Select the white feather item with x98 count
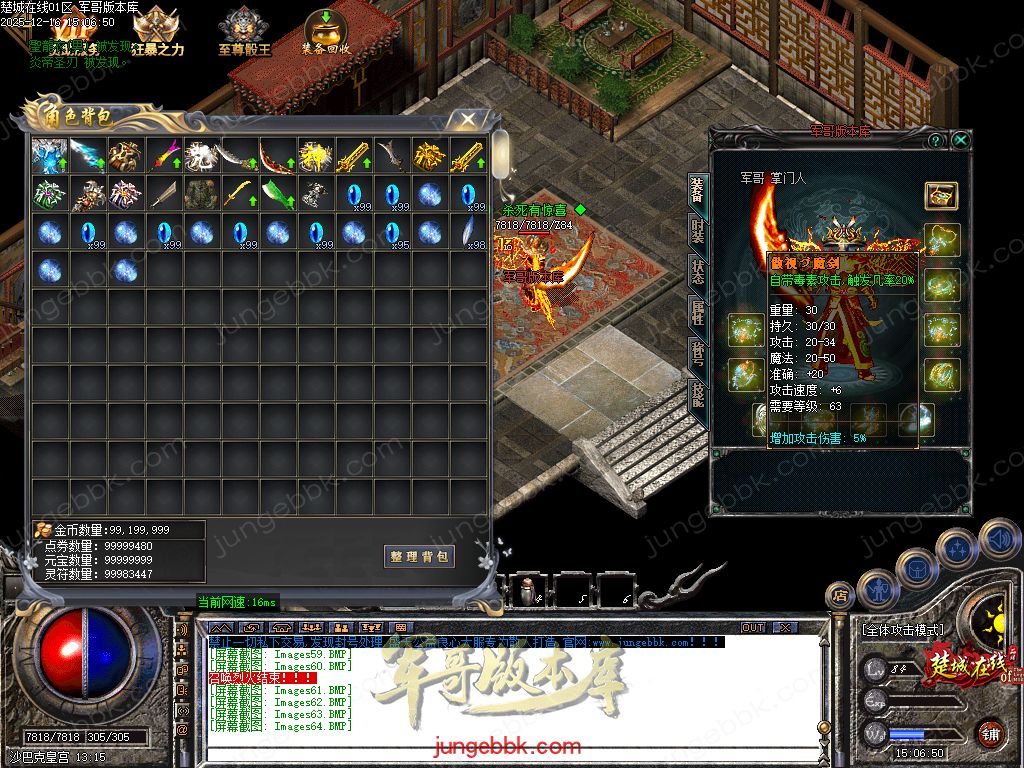Image resolution: width=1024 pixels, height=768 pixels. coord(467,231)
